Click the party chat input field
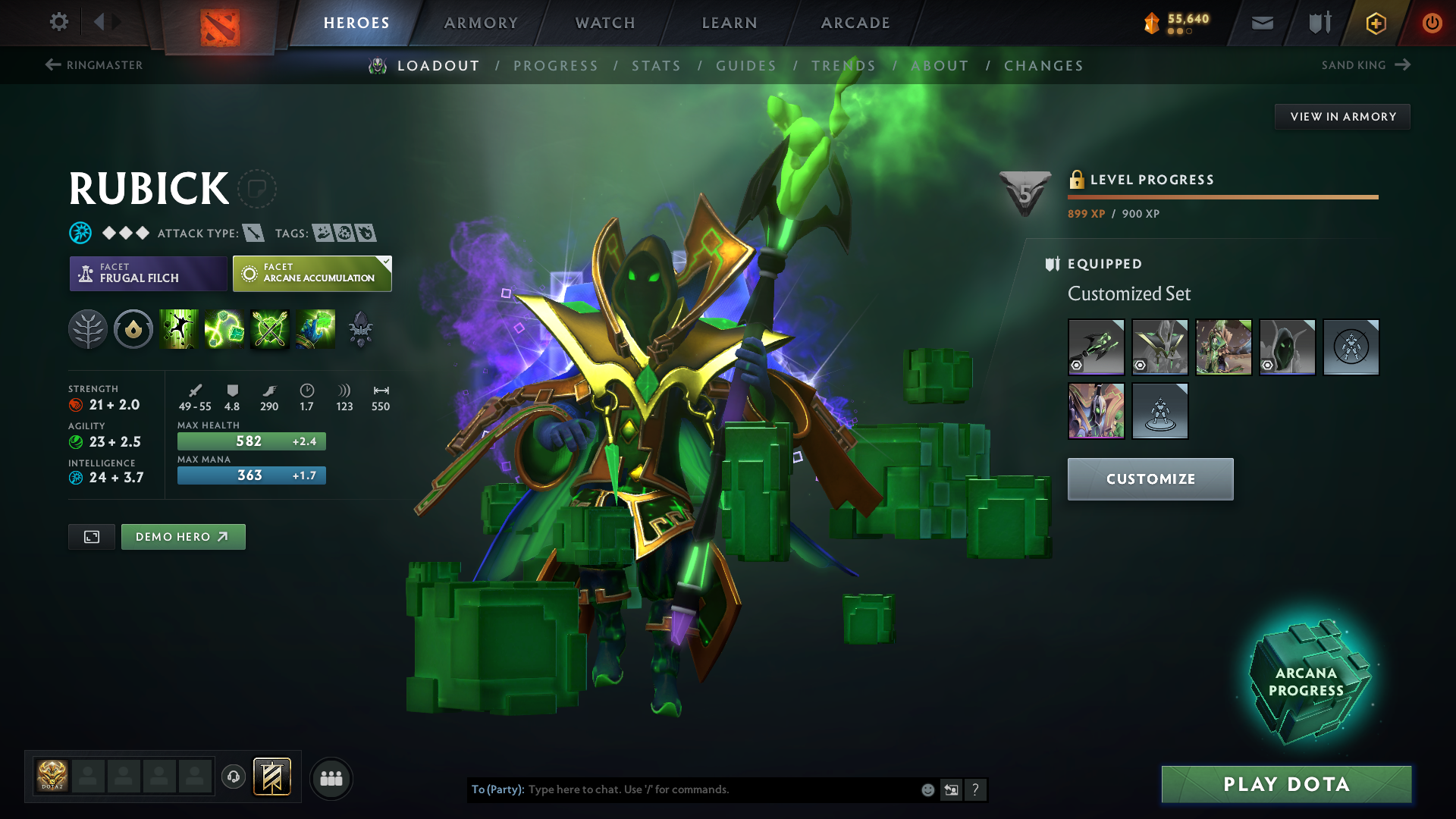 720,789
